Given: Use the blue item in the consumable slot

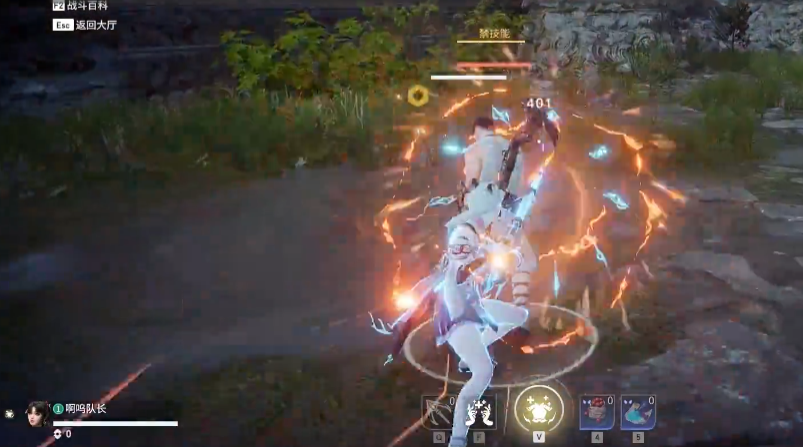Looking at the screenshot, I should (x=637, y=412).
